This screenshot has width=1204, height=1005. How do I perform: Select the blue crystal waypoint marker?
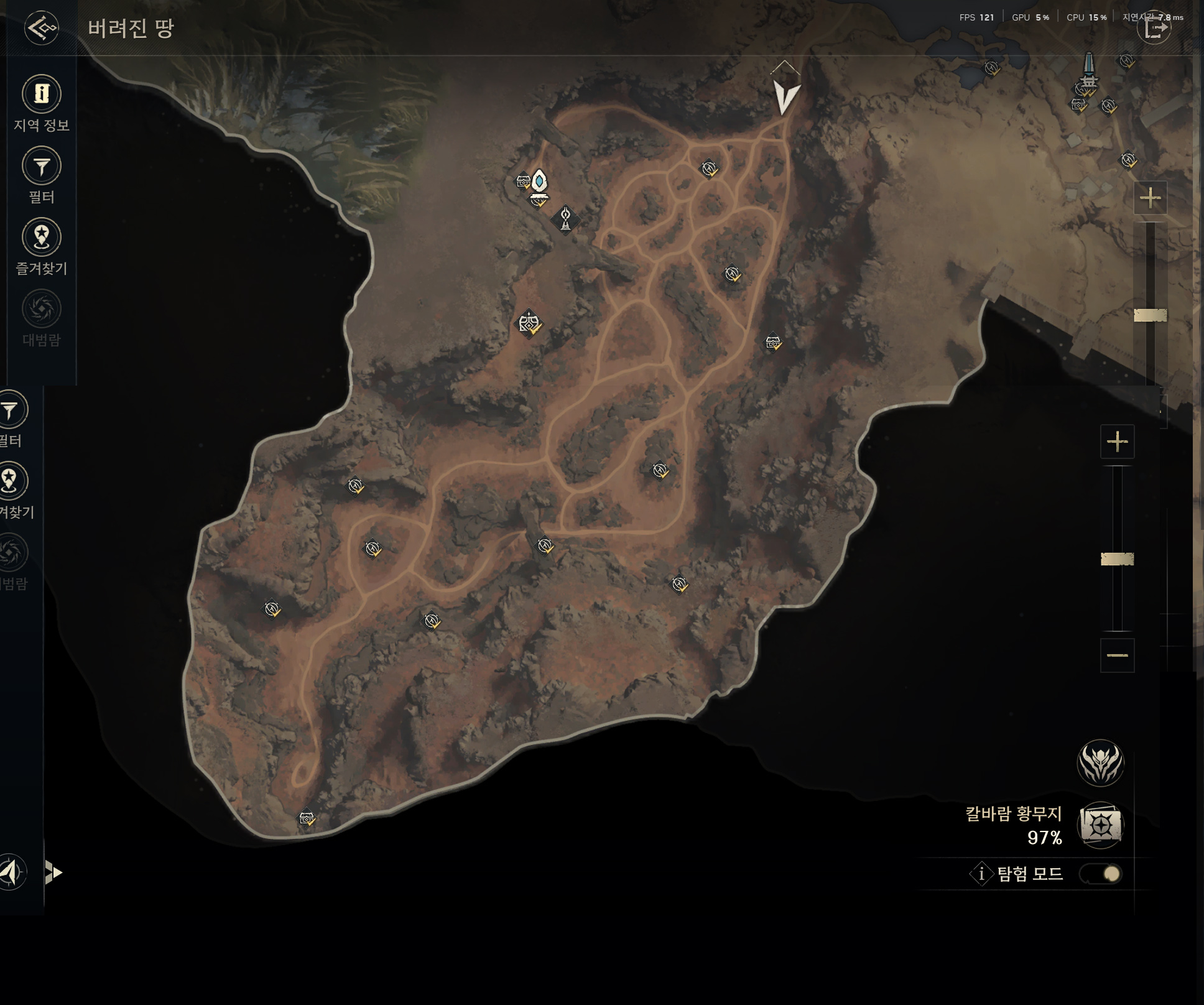tap(539, 181)
